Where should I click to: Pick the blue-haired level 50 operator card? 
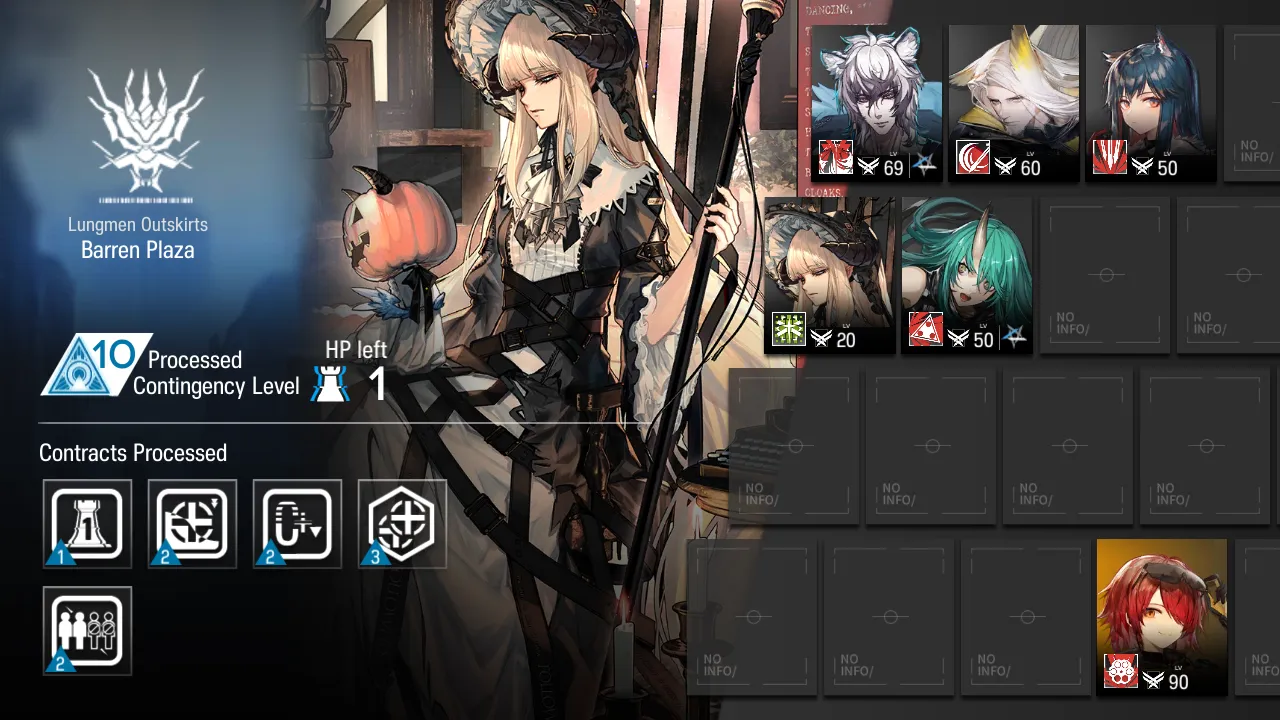point(1150,103)
